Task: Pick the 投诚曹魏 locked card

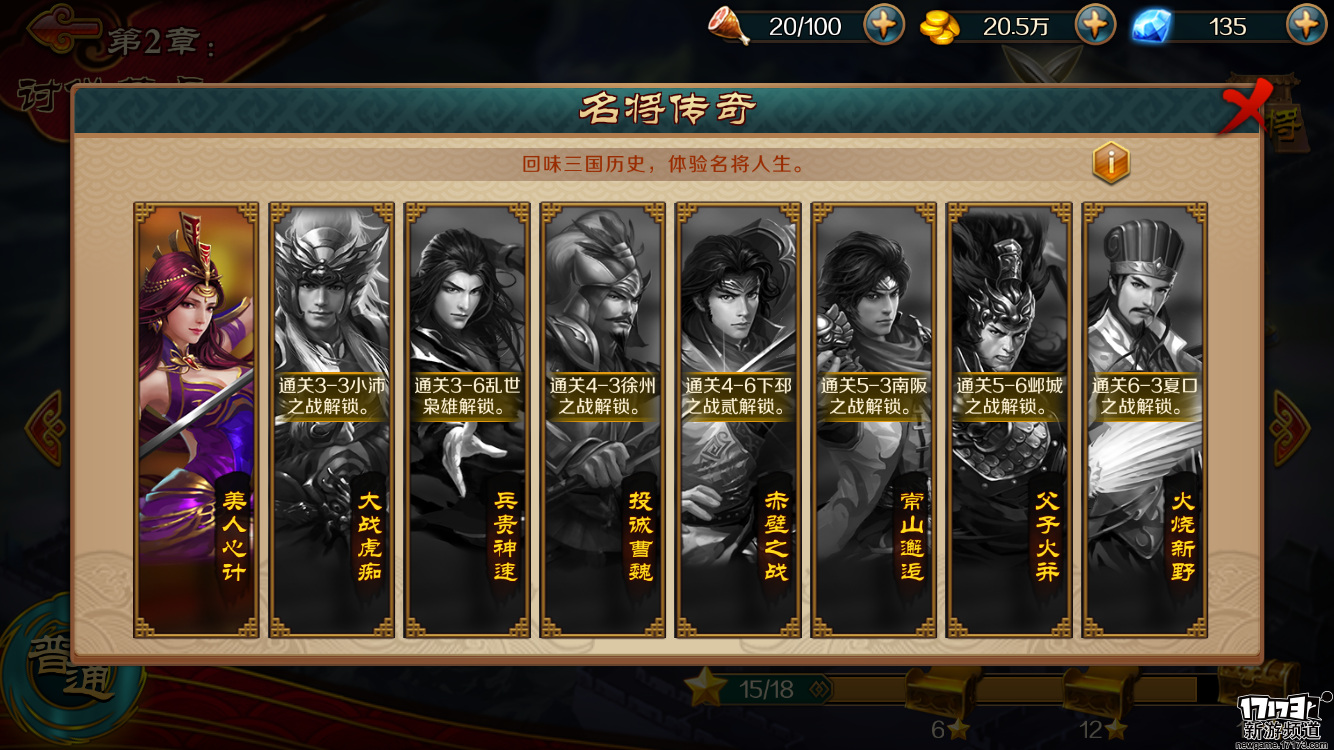Action: pyautogui.click(x=603, y=420)
